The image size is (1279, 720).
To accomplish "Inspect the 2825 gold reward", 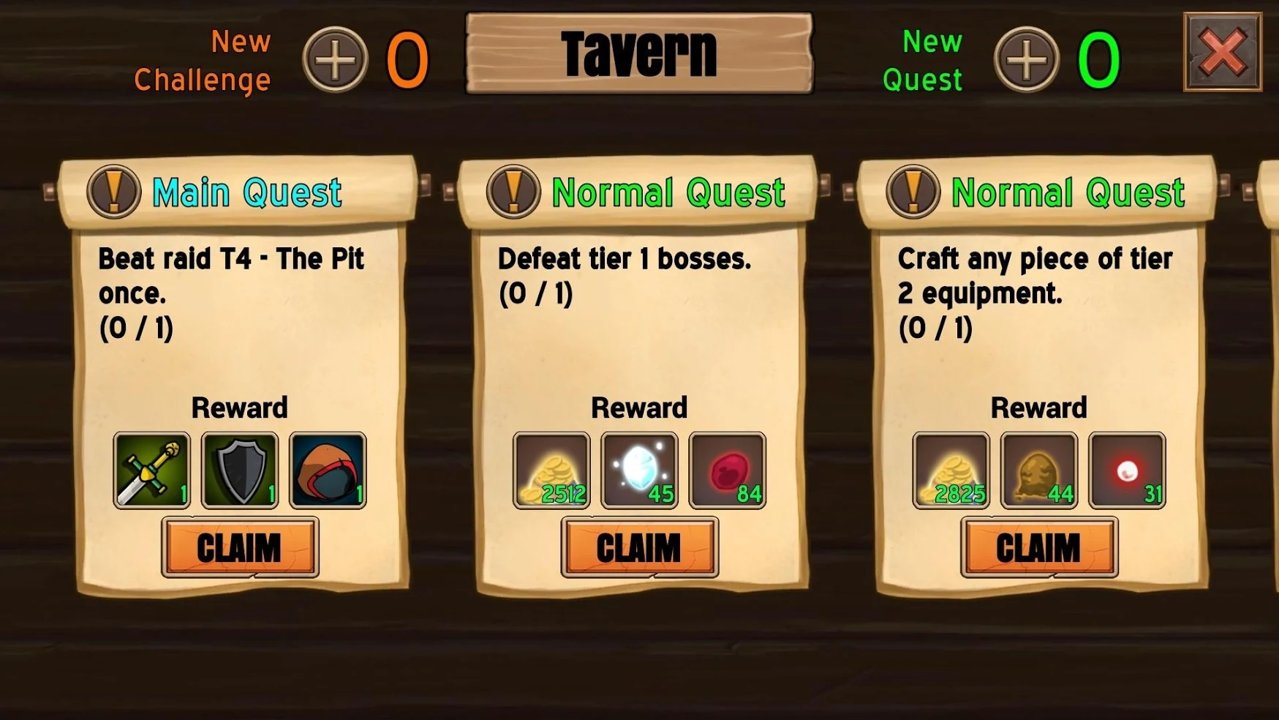I will point(951,470).
